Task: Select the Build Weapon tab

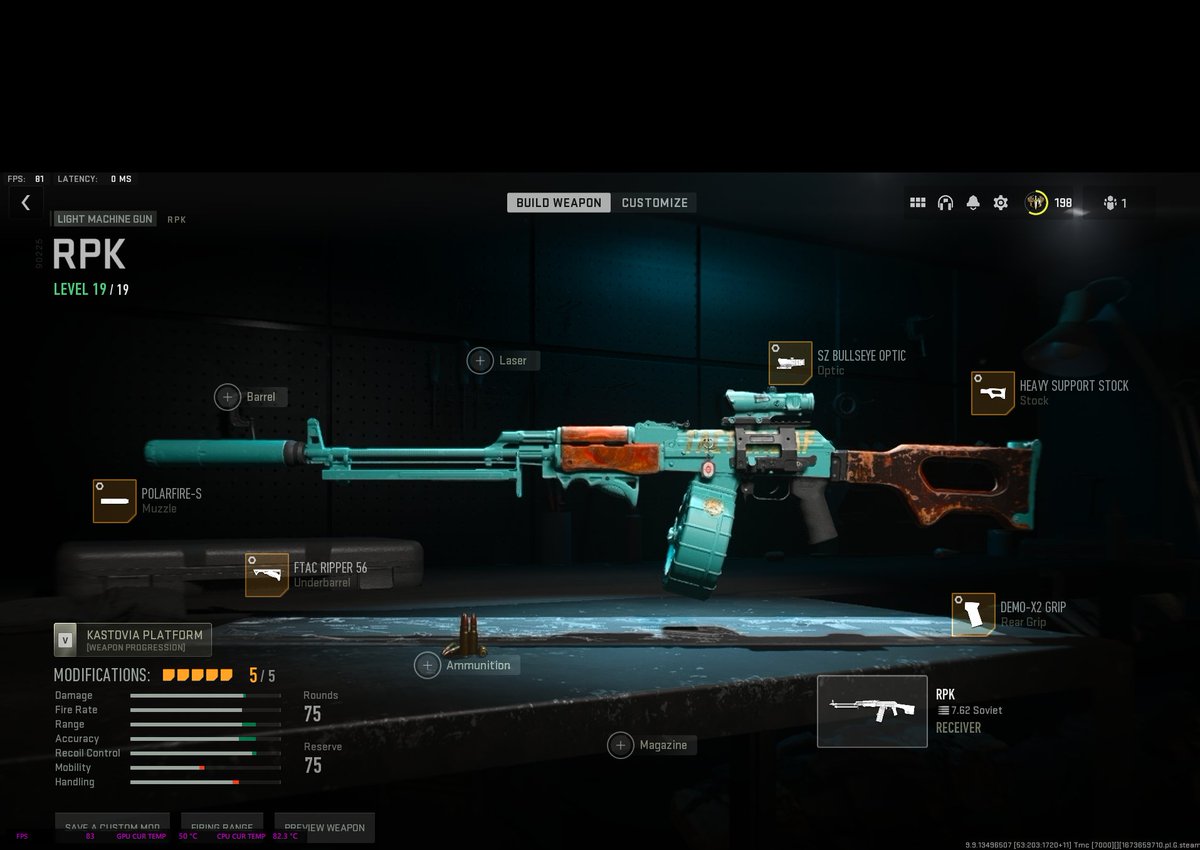Action: tap(559, 203)
